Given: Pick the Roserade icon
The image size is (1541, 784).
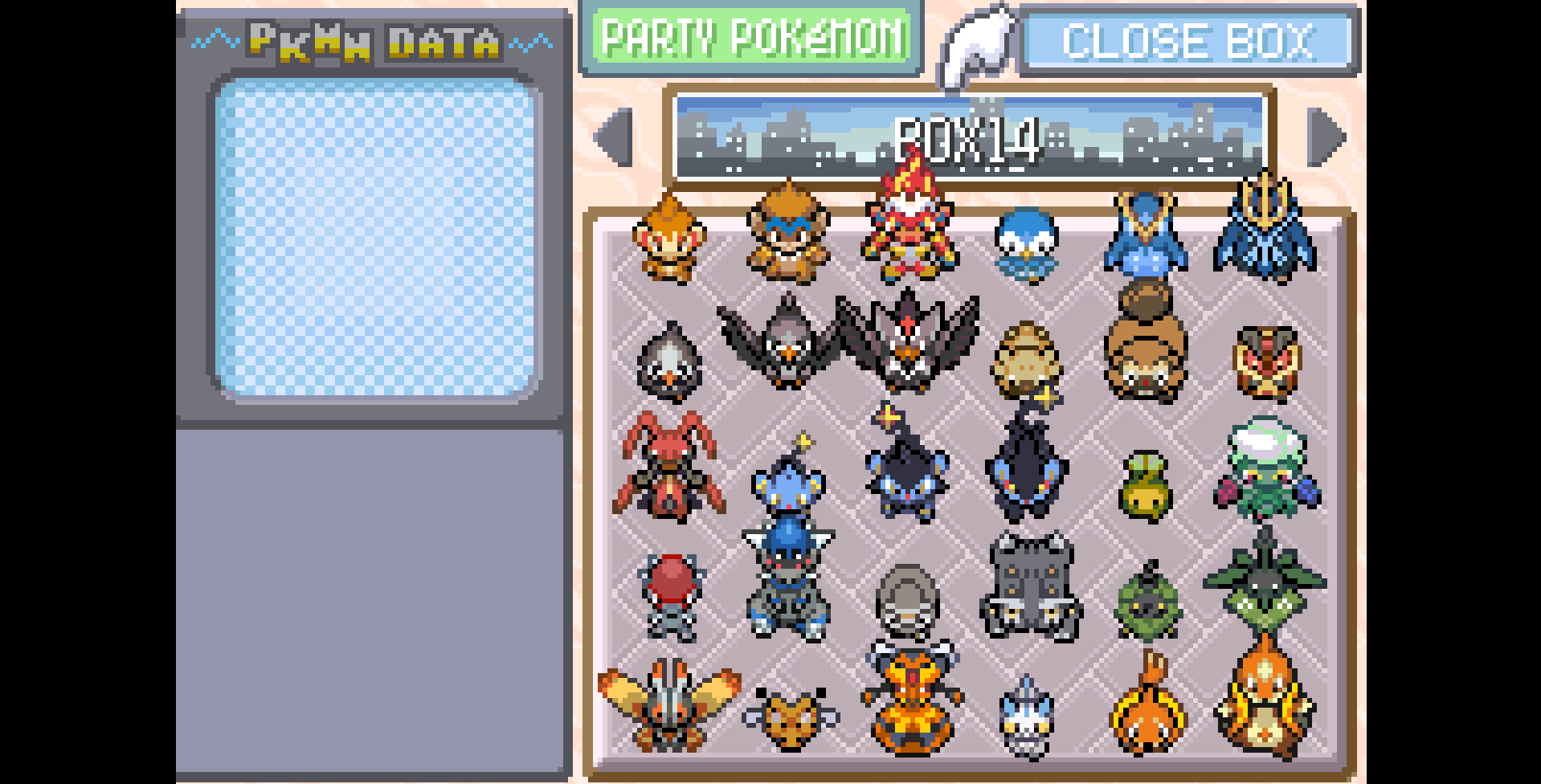Looking at the screenshot, I should pyautogui.click(x=1265, y=470).
